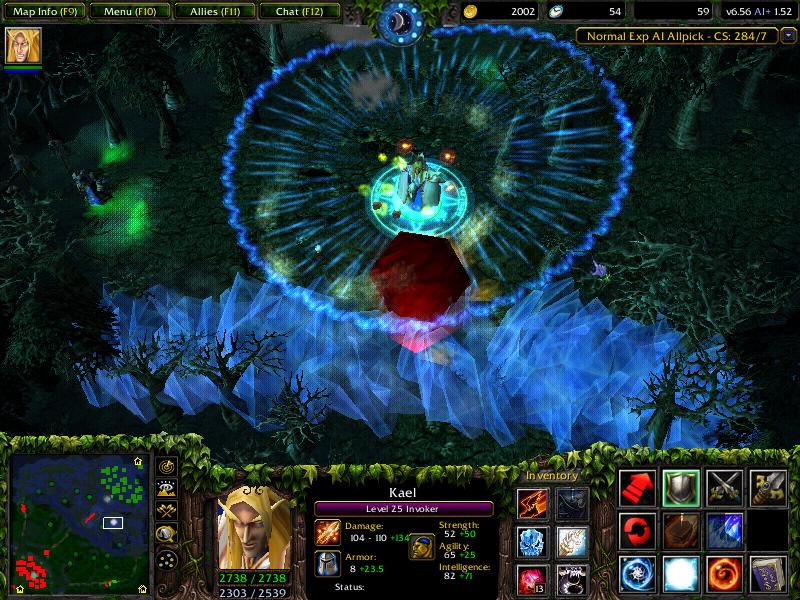Cast the Ice Wall spell icon
The image size is (800, 600).
click(725, 530)
